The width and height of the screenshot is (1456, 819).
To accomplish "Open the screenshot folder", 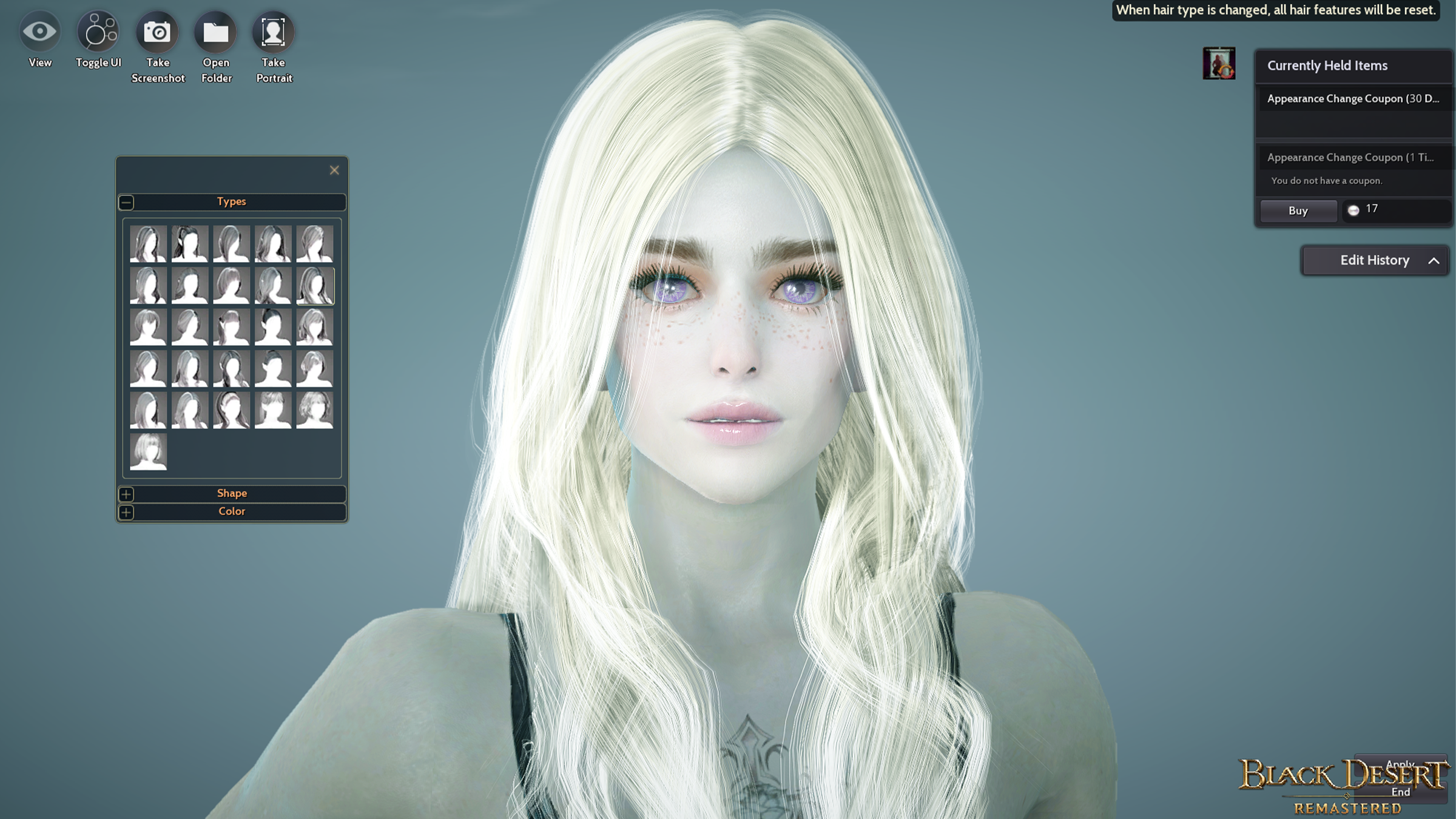I will (216, 32).
